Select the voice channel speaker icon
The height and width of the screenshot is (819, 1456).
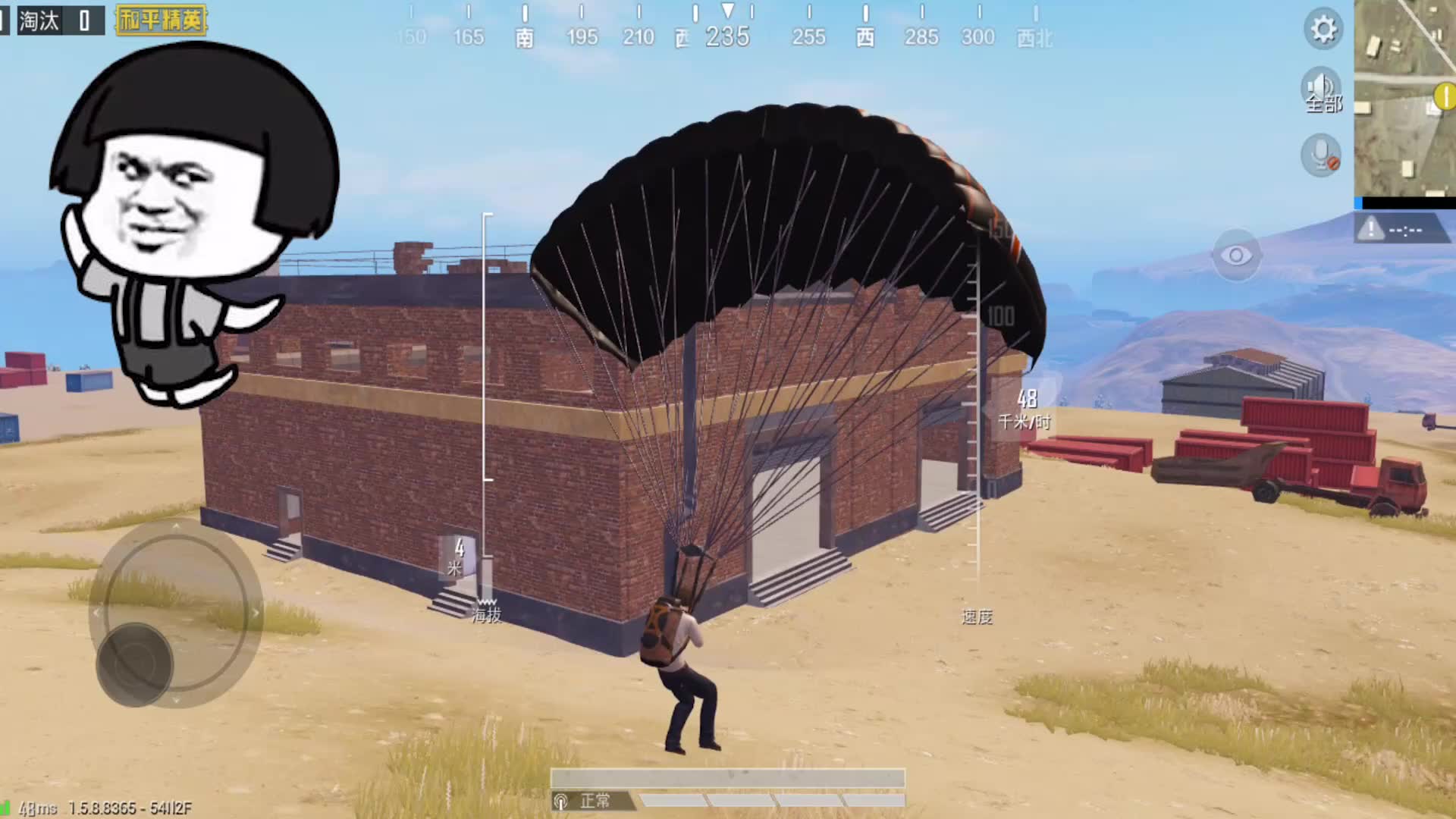tap(1320, 87)
